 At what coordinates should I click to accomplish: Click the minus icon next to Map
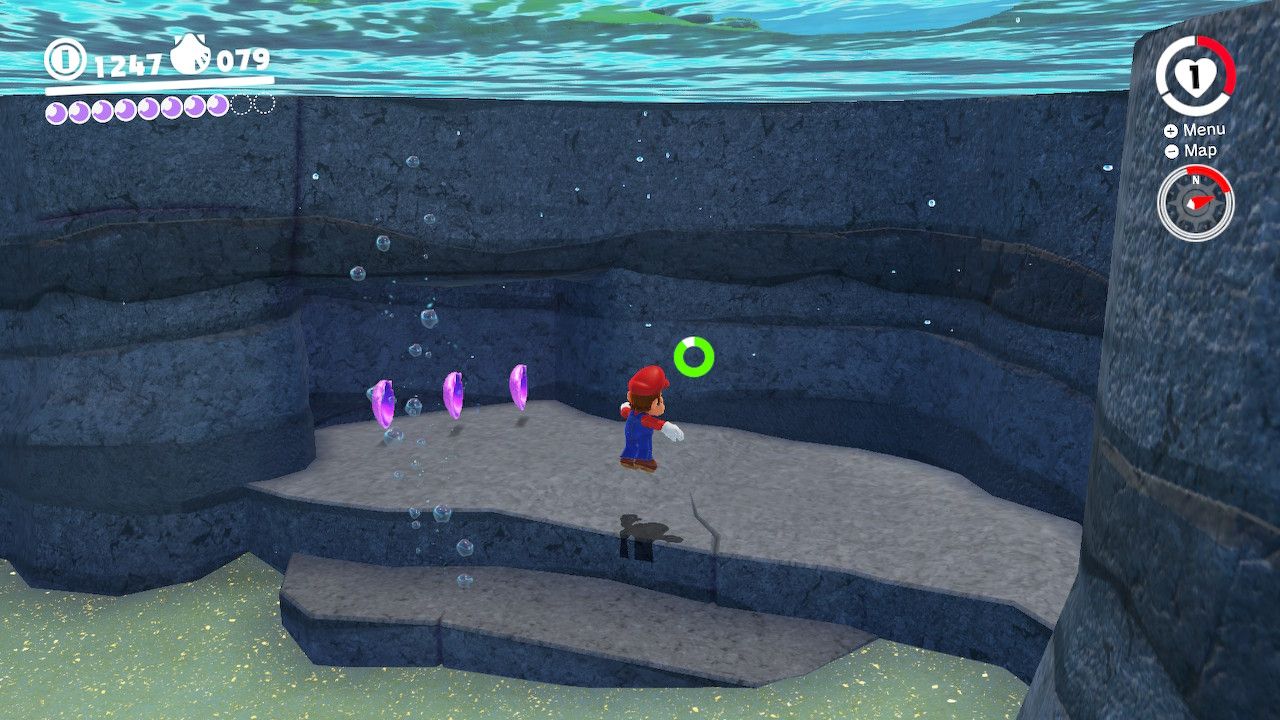(x=1171, y=150)
